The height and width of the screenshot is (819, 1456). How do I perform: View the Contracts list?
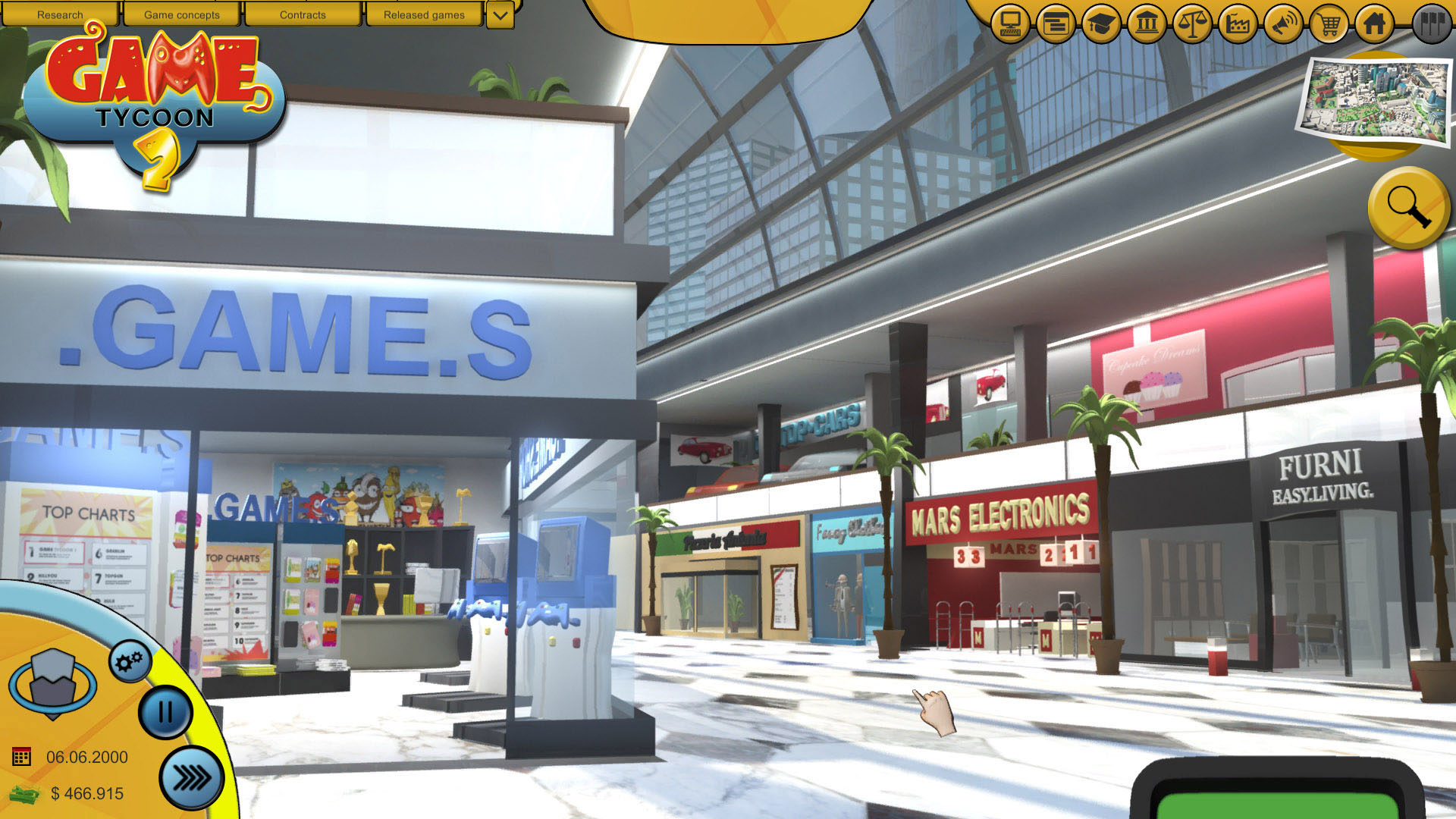coord(303,14)
